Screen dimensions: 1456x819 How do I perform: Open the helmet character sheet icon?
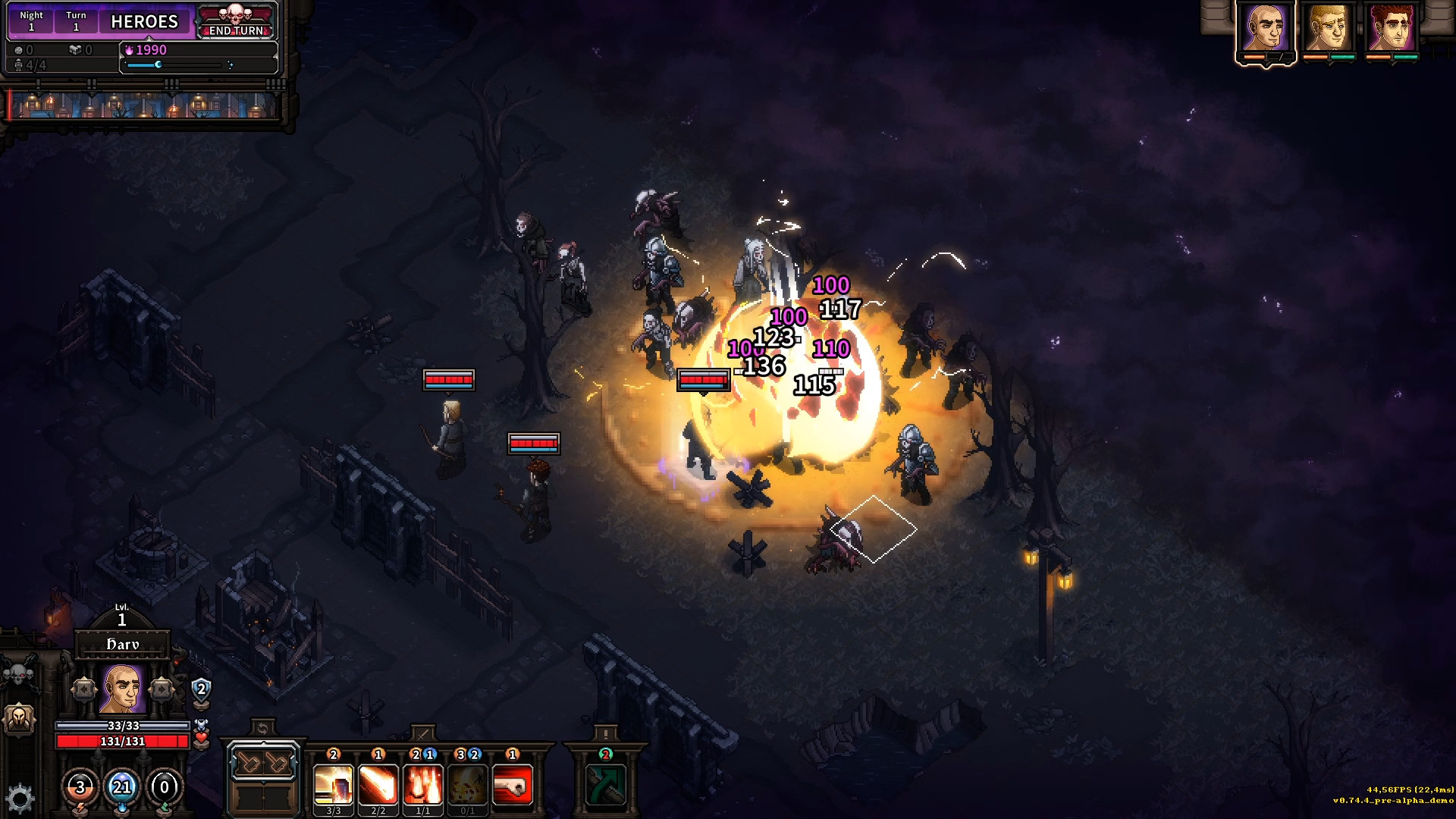pos(20,717)
